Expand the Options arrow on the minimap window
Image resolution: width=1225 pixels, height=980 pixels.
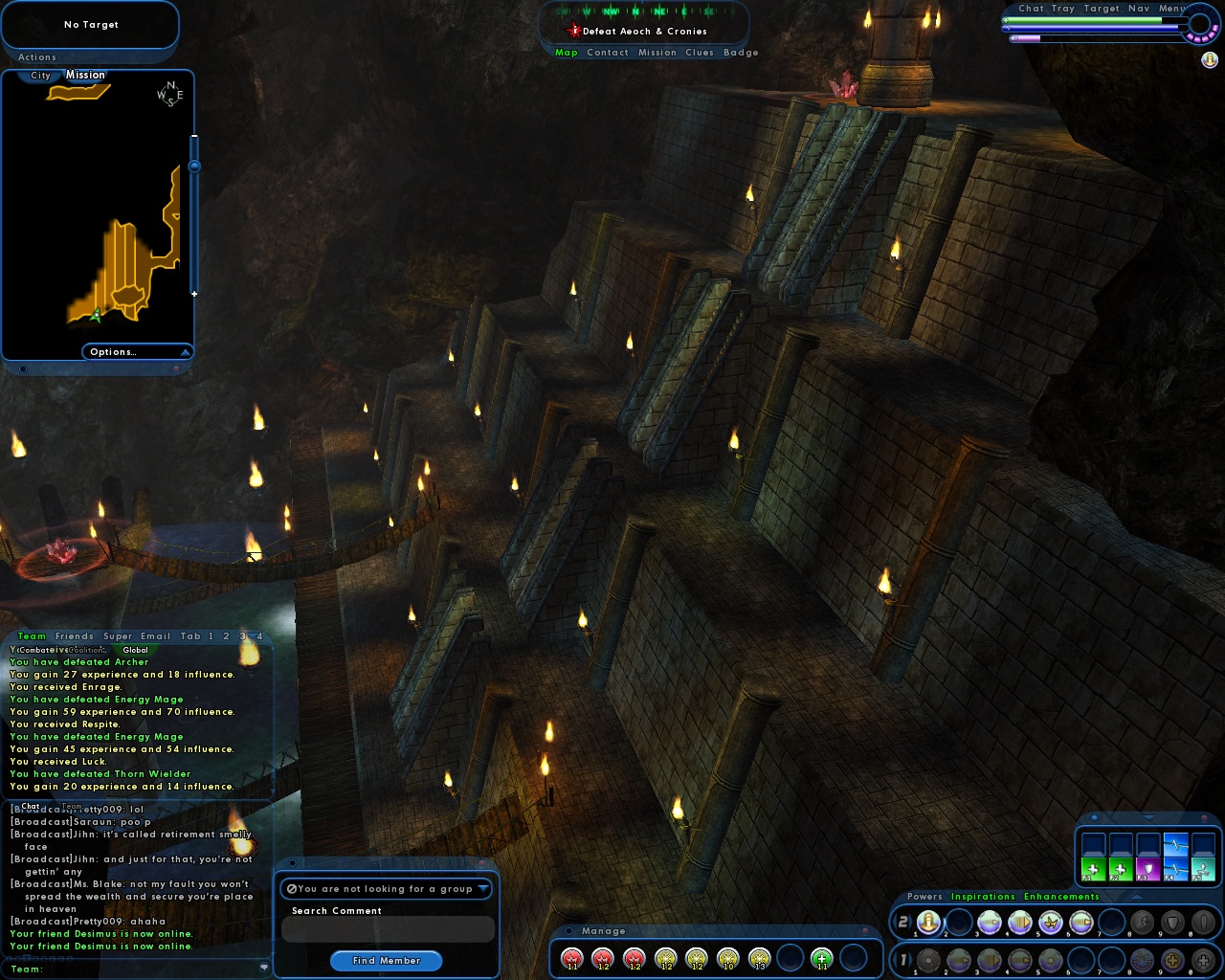[187, 351]
